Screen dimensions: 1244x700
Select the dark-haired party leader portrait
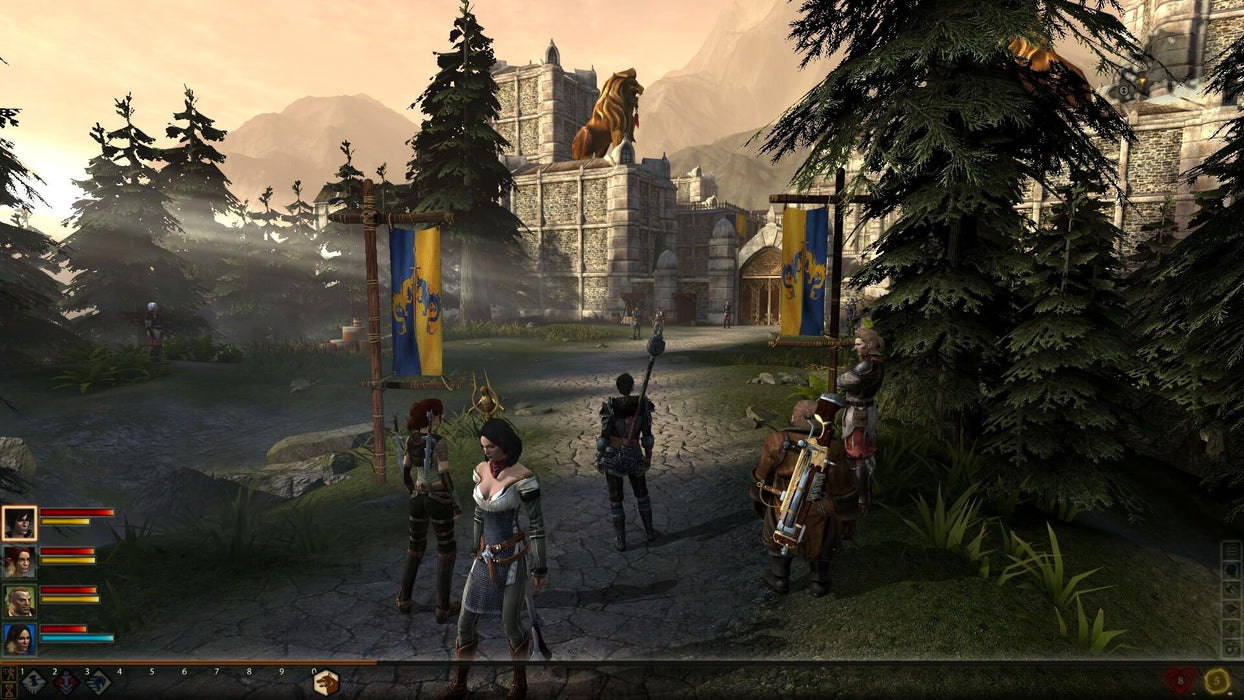[19, 523]
